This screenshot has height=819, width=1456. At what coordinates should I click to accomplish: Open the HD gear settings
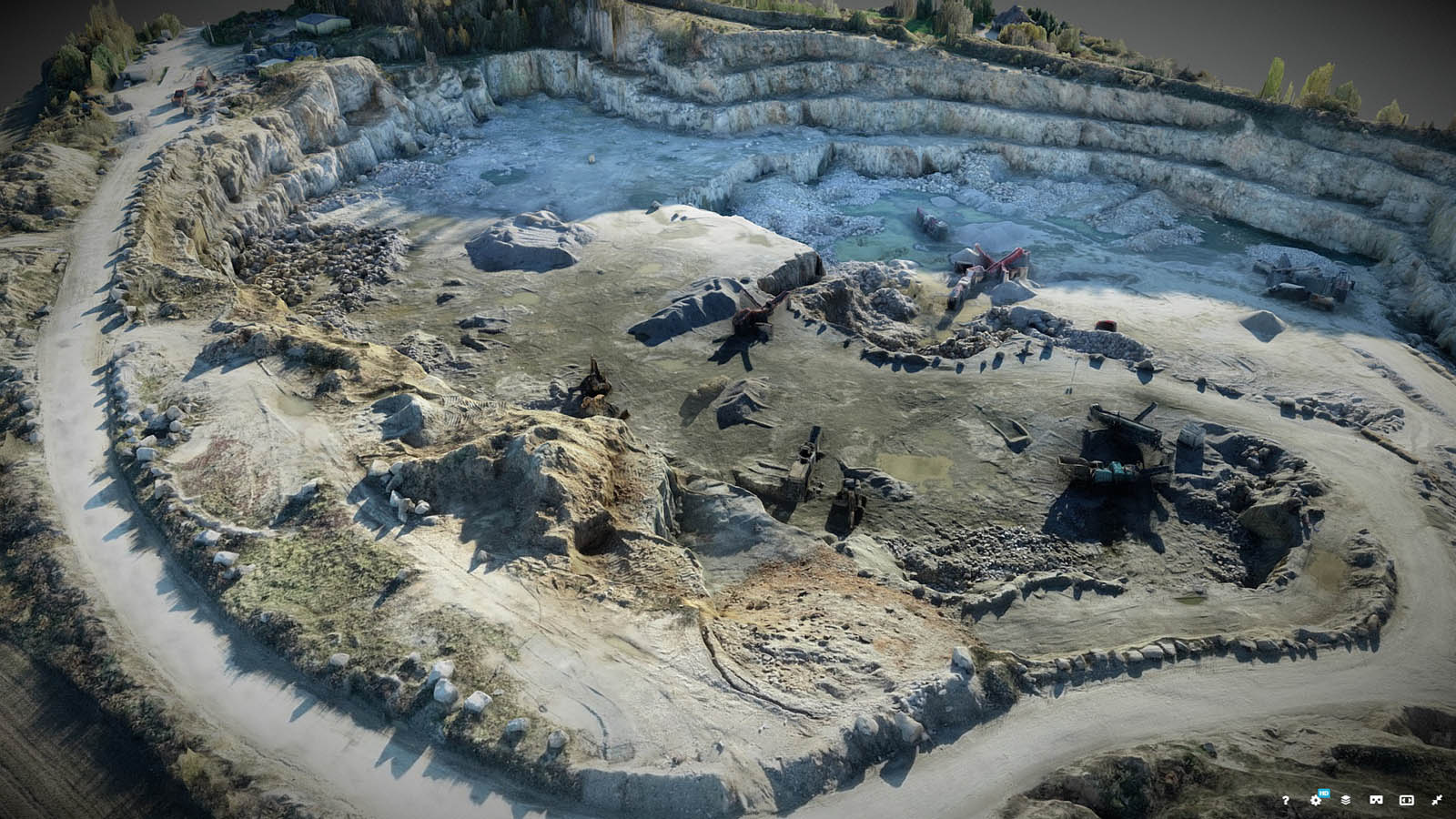(x=1315, y=800)
